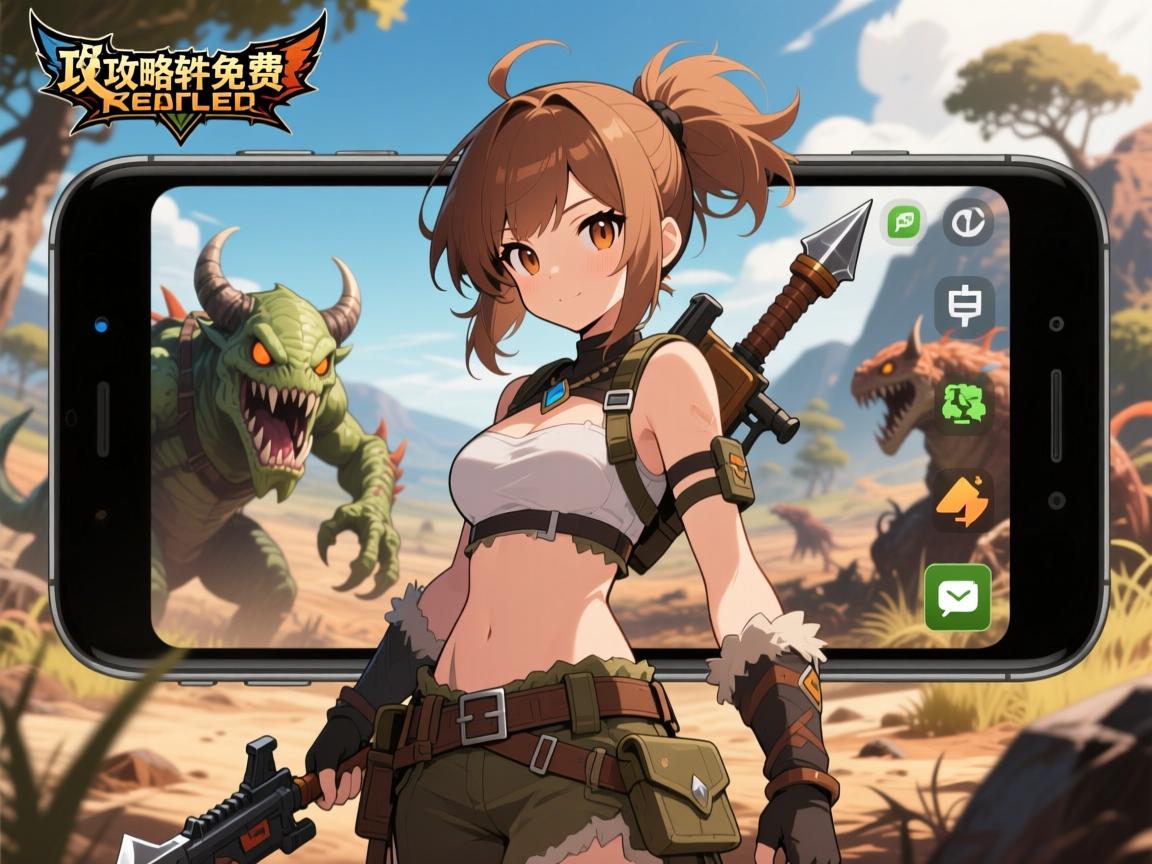Click the orange arrow icon

[x=962, y=500]
